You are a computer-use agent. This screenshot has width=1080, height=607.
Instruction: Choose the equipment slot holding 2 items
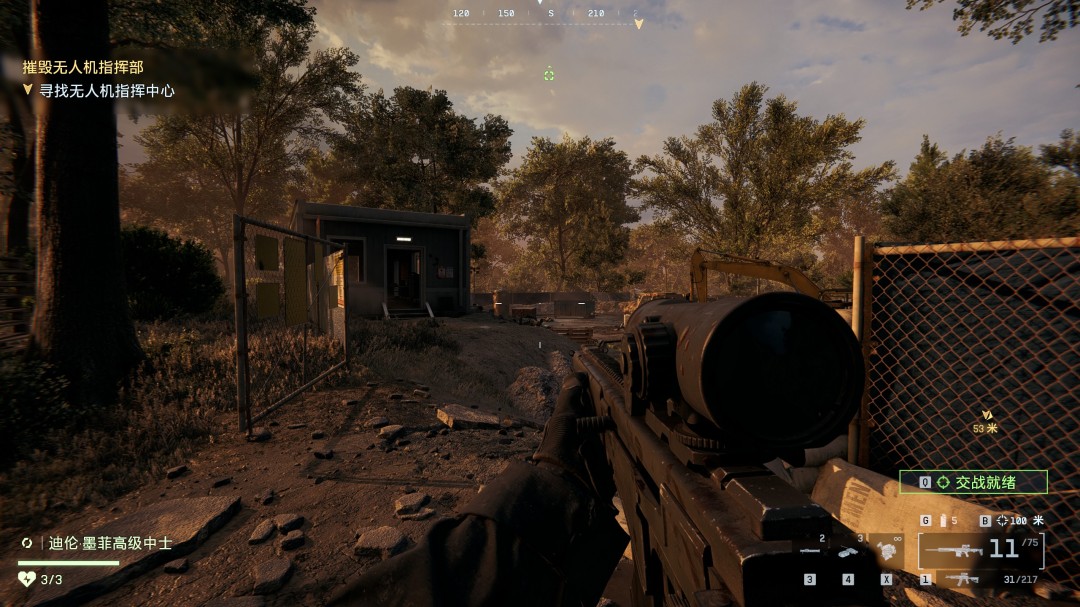(810, 551)
